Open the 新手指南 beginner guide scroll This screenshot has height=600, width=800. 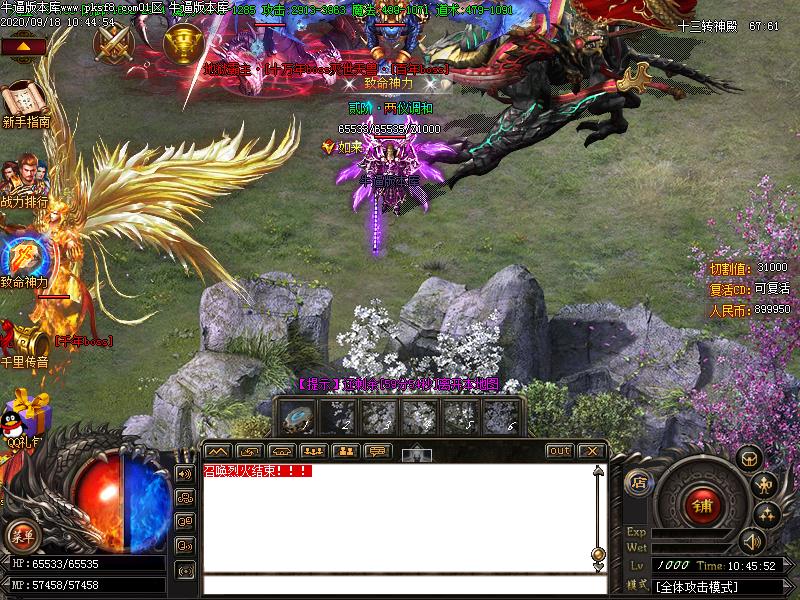tap(24, 99)
